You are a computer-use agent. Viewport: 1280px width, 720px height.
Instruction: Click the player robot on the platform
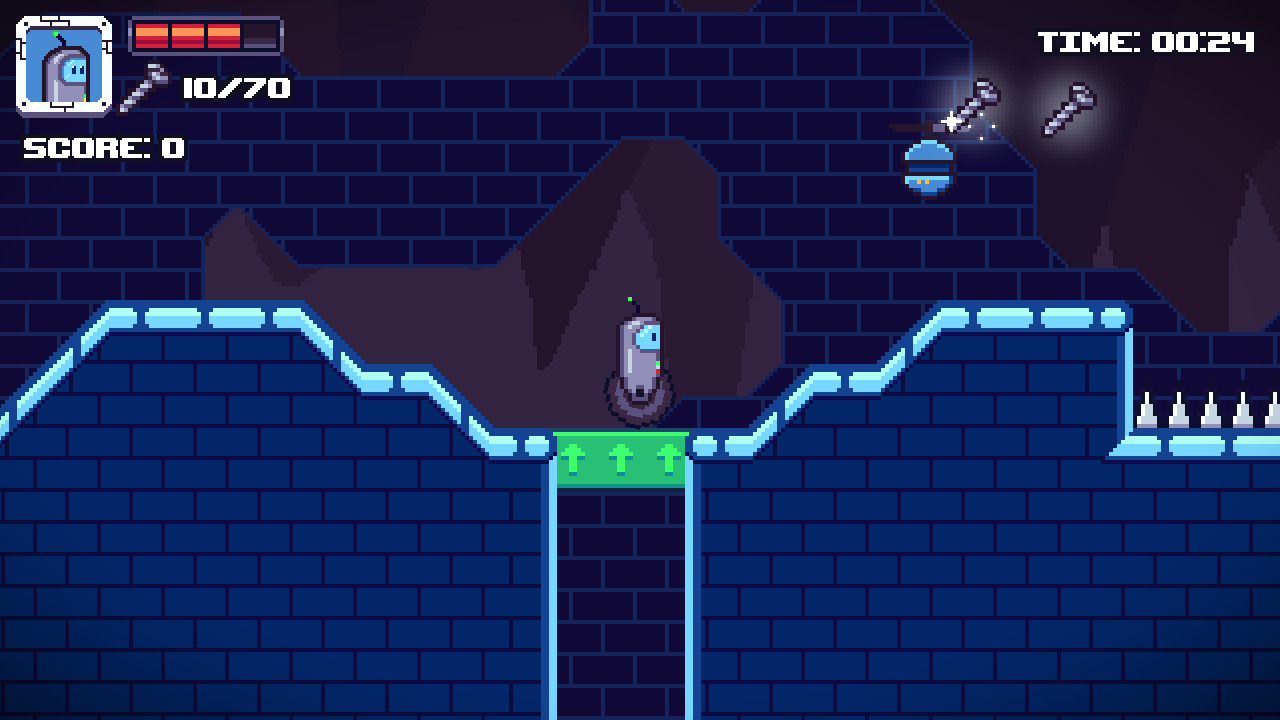pyautogui.click(x=639, y=360)
